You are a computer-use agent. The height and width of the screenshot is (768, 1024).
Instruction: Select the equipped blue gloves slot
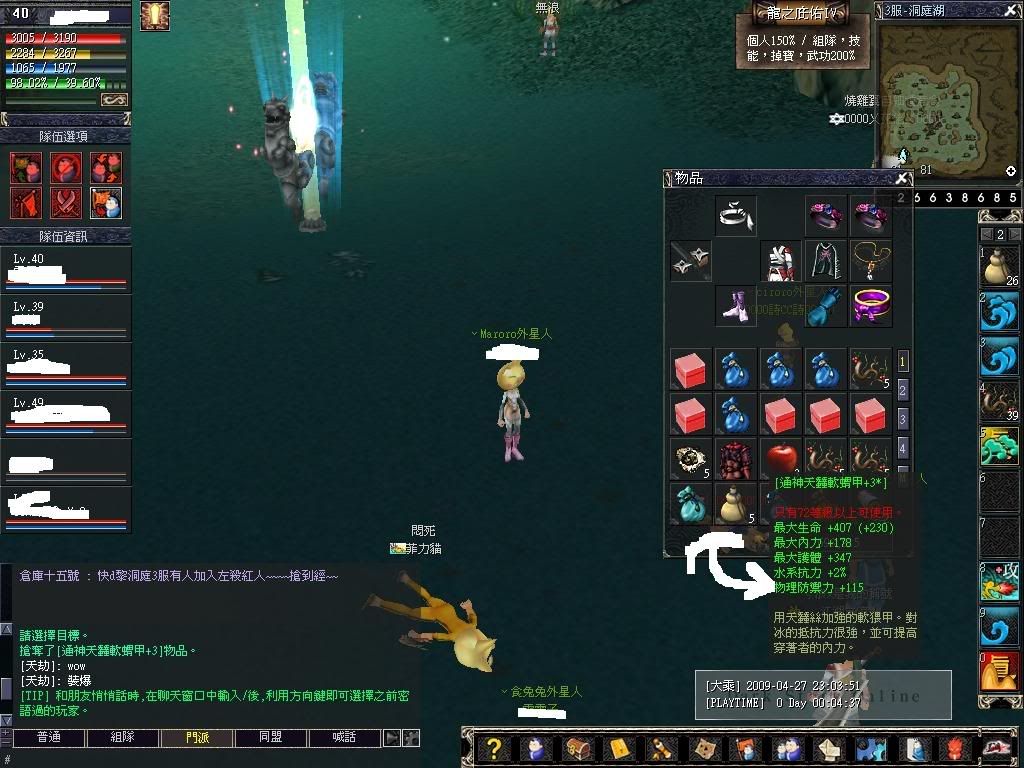pos(826,306)
